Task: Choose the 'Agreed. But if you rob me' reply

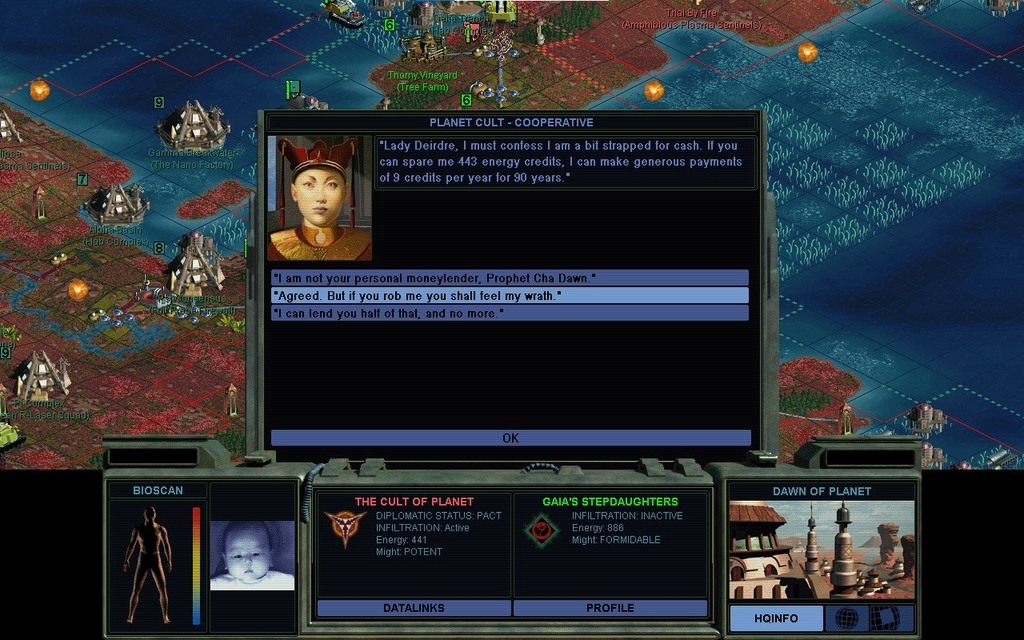Action: click(x=510, y=296)
